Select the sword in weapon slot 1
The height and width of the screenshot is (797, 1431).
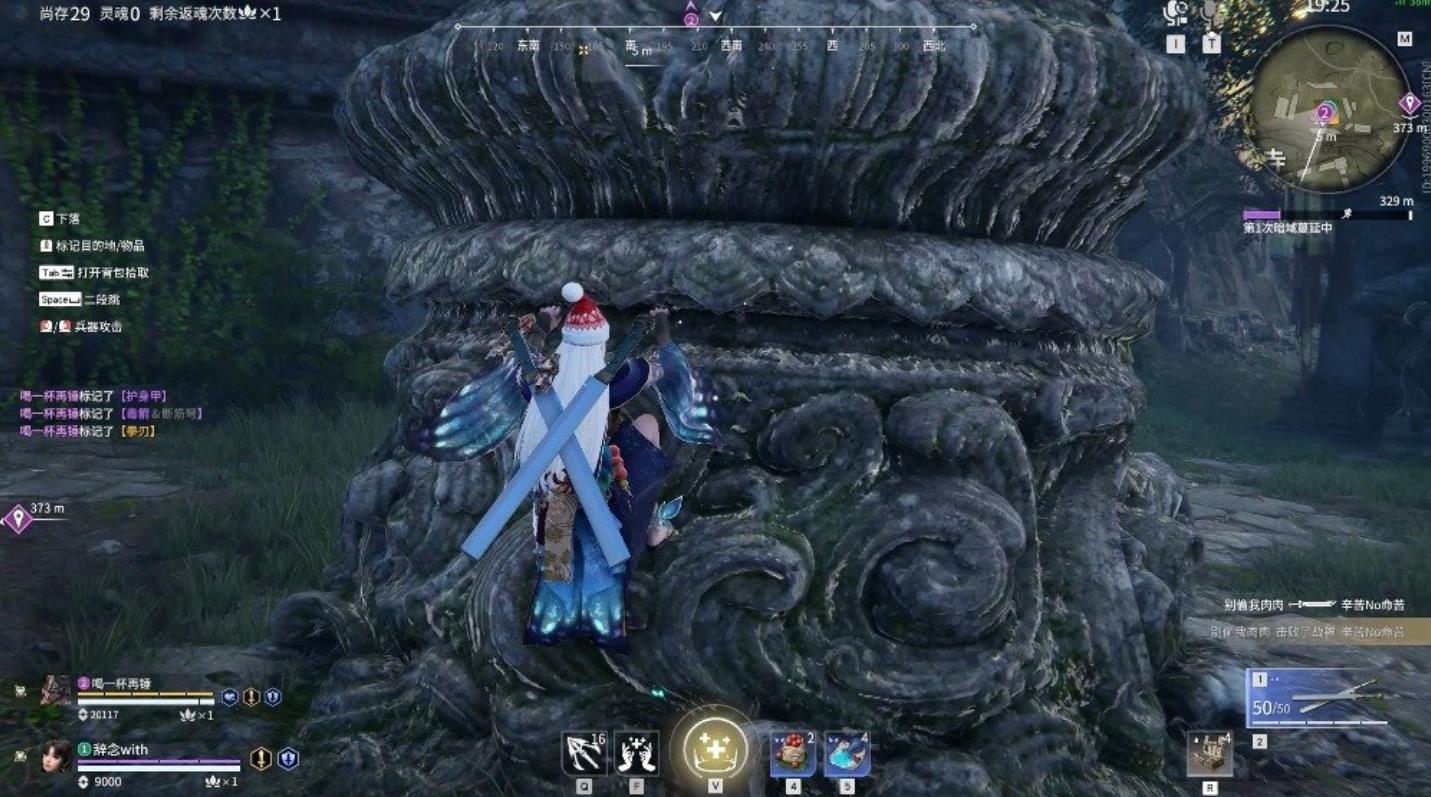click(1320, 698)
